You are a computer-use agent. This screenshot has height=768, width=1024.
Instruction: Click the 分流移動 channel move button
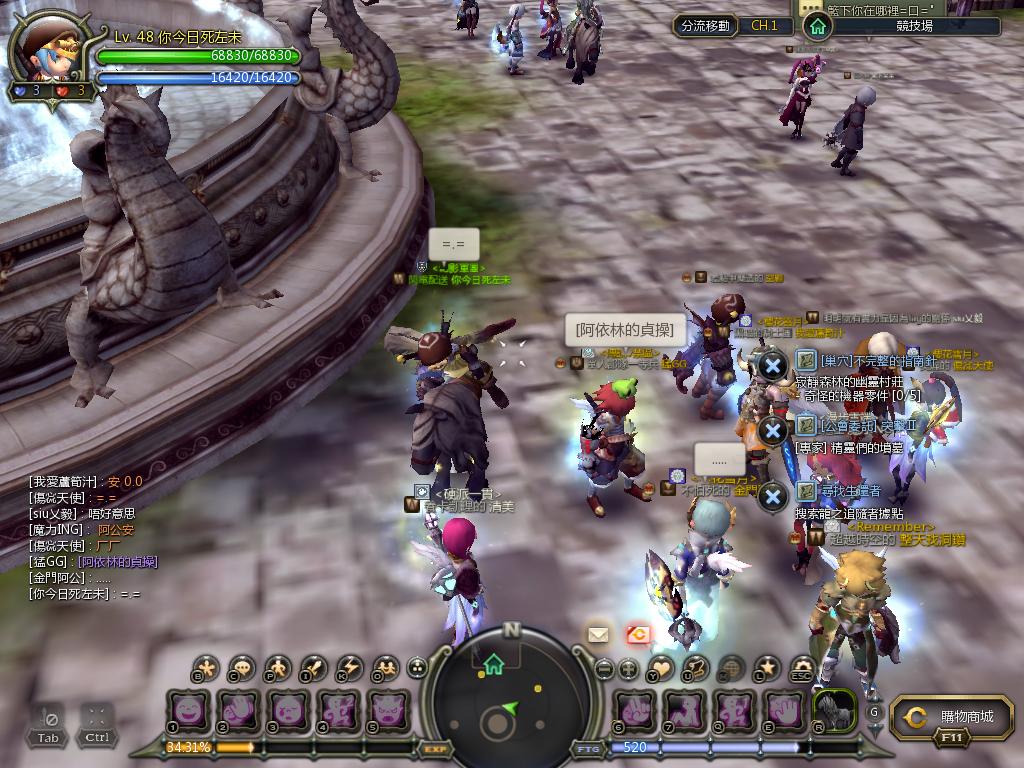point(705,25)
